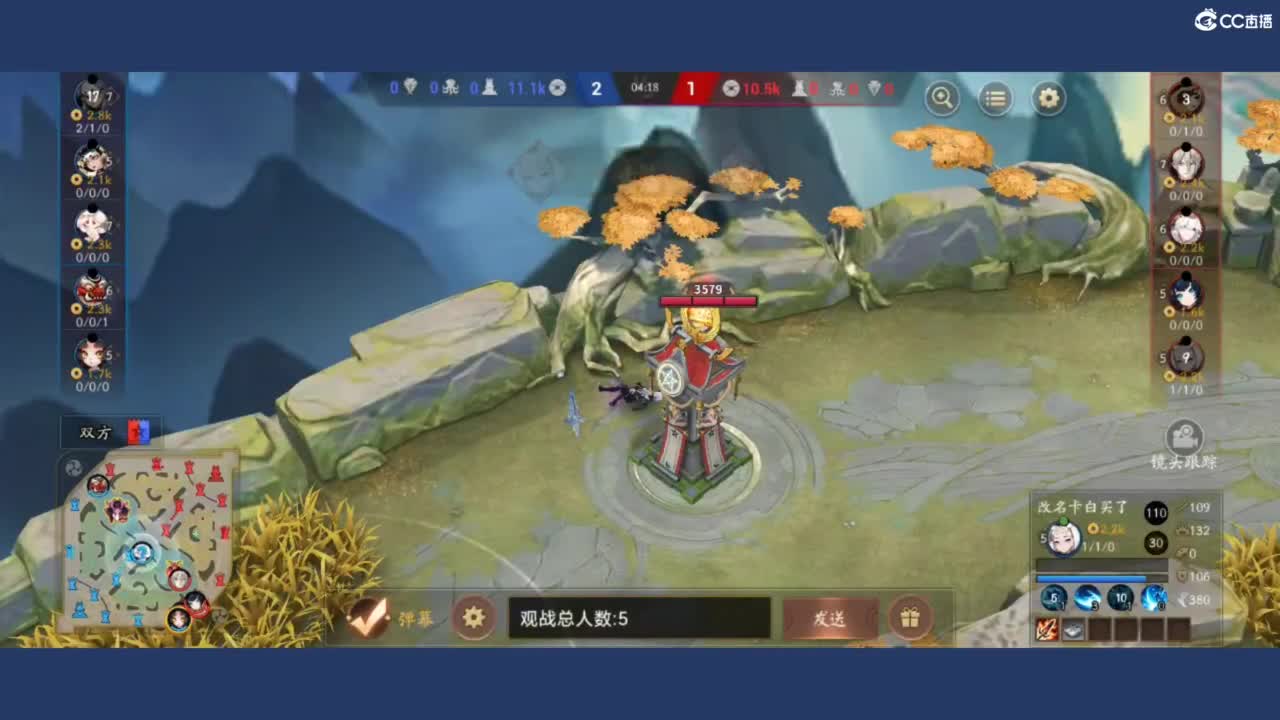Viewport: 1280px width, 720px height.
Task: Click the blue experience progress bar
Action: click(x=1090, y=578)
